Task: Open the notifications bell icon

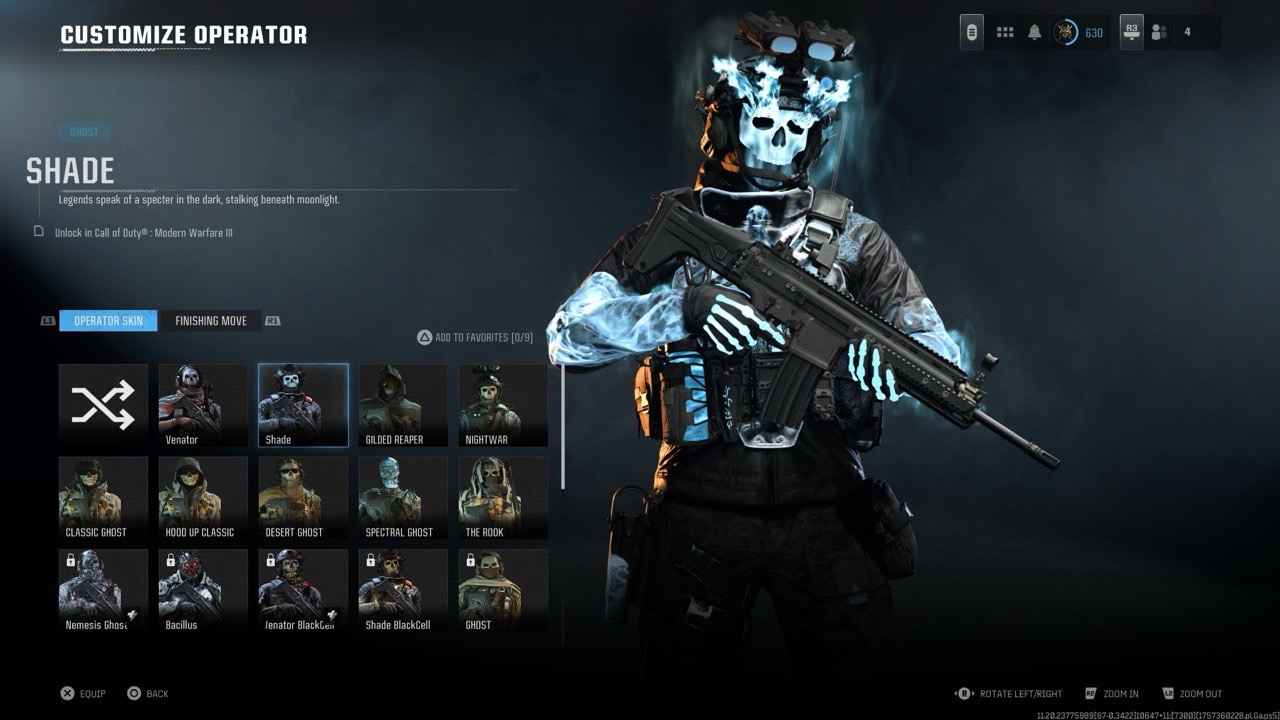Action: click(x=1035, y=33)
